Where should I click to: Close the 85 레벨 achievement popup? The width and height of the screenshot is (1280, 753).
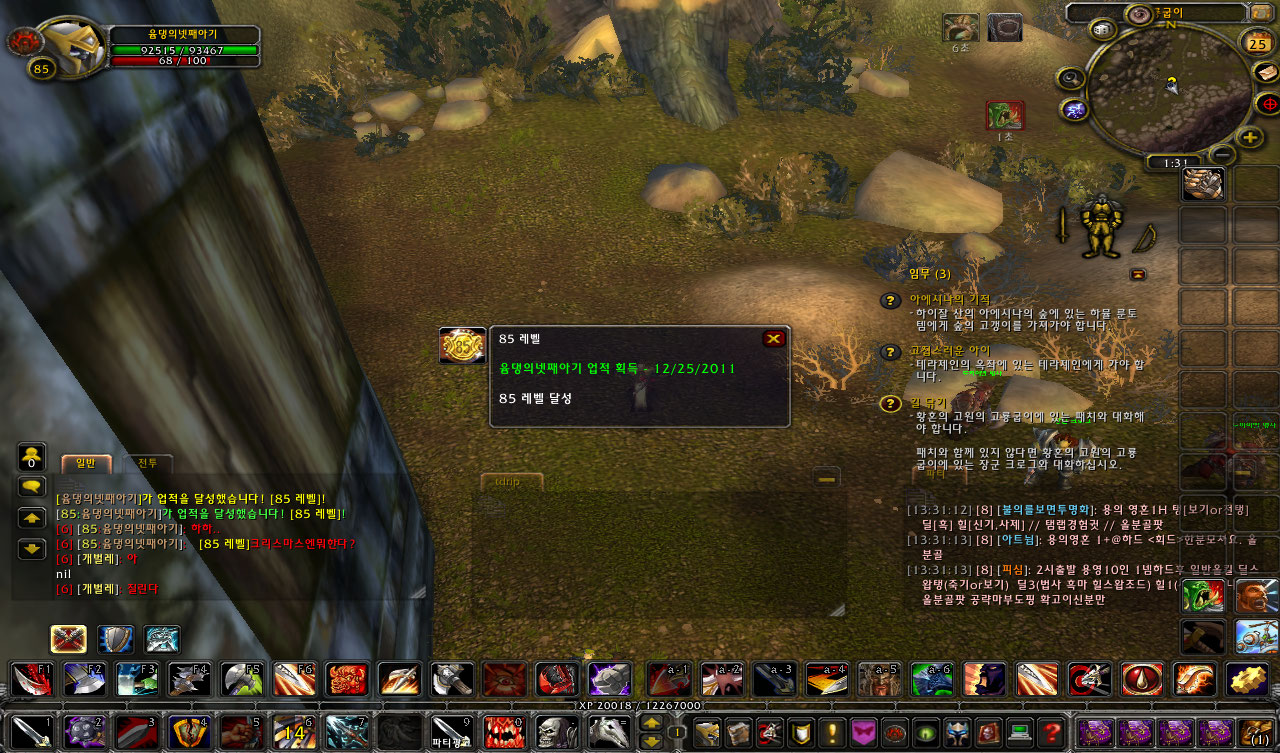[x=773, y=339]
